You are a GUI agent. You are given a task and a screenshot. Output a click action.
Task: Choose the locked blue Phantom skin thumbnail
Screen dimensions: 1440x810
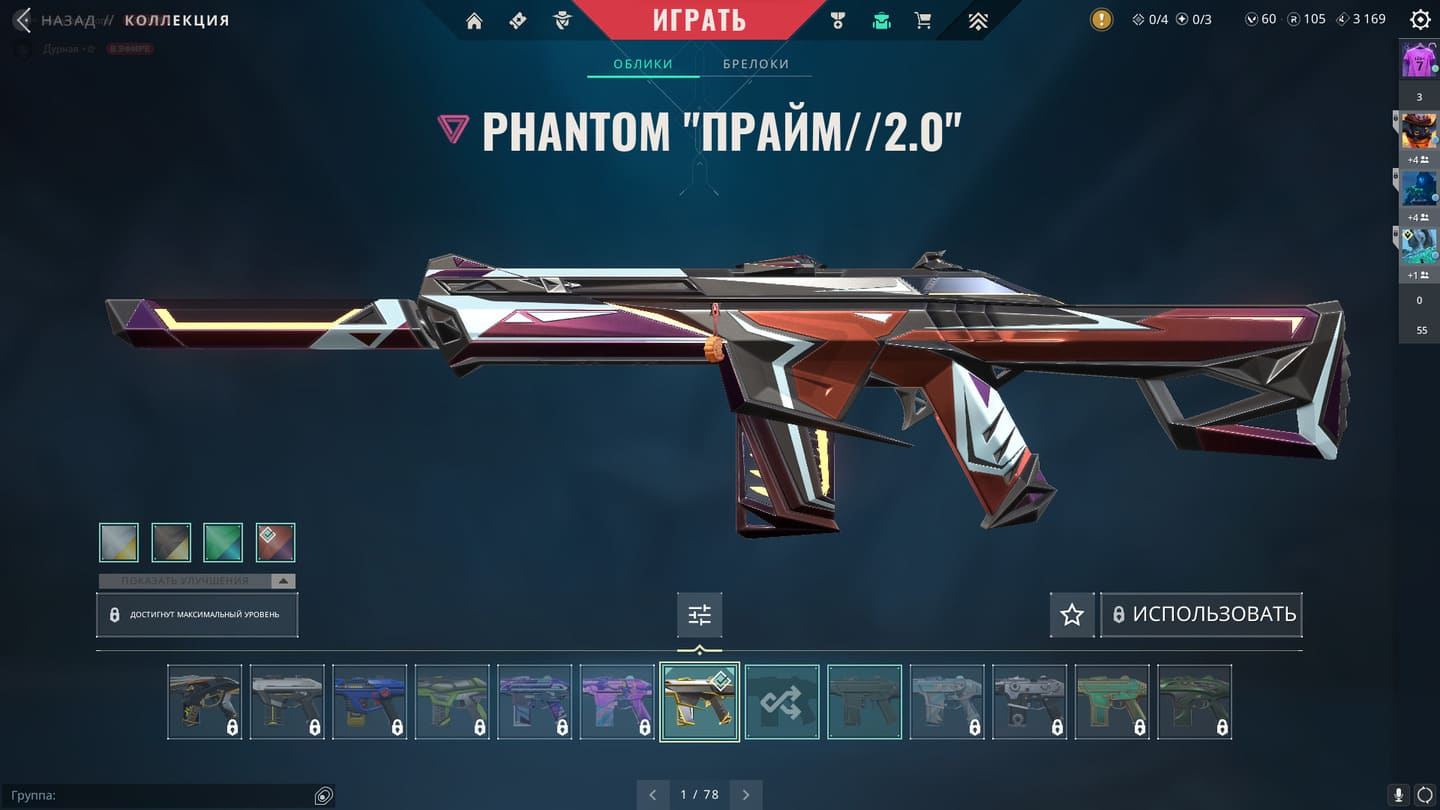tap(369, 702)
